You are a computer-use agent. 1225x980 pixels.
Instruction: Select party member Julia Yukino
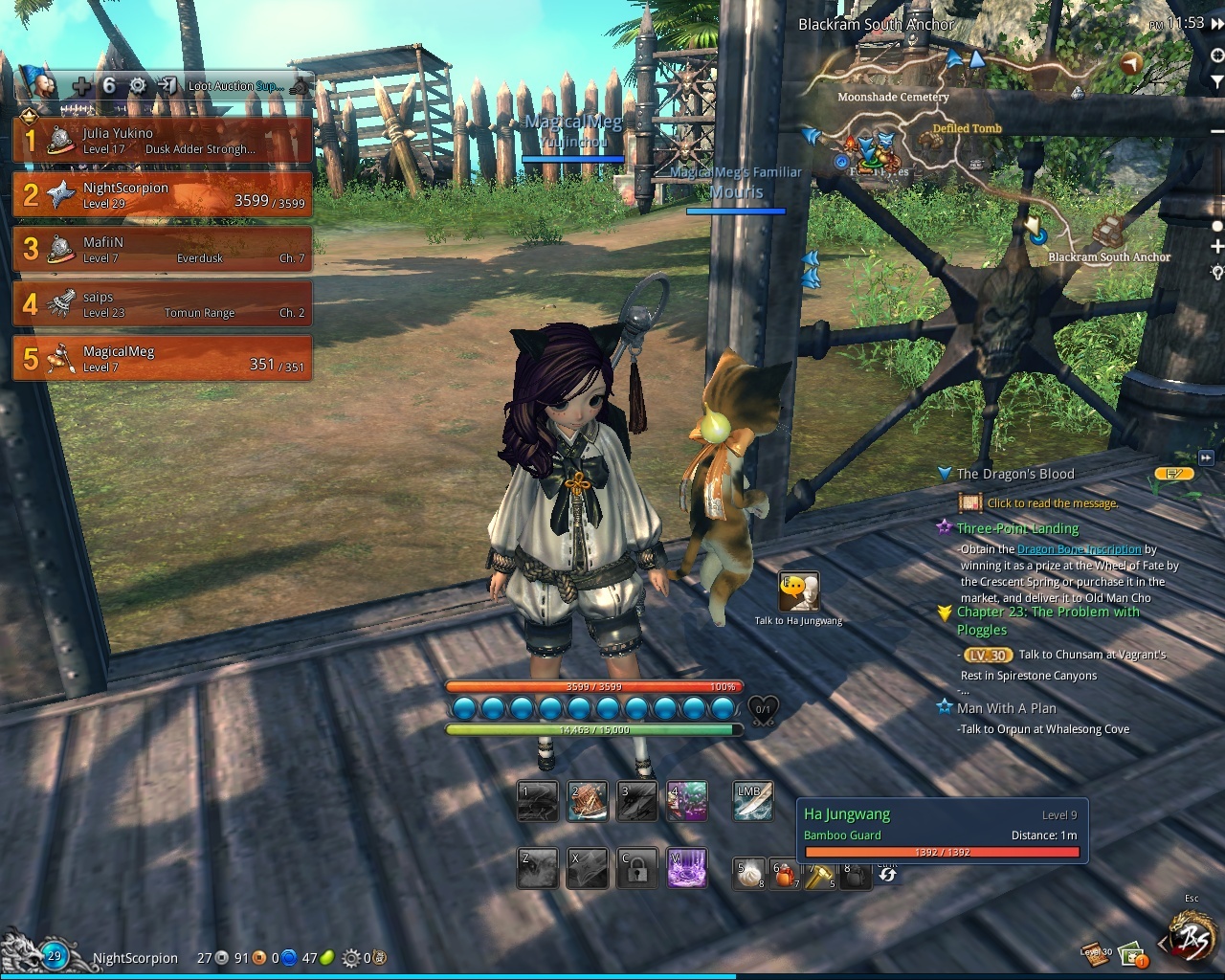163,141
